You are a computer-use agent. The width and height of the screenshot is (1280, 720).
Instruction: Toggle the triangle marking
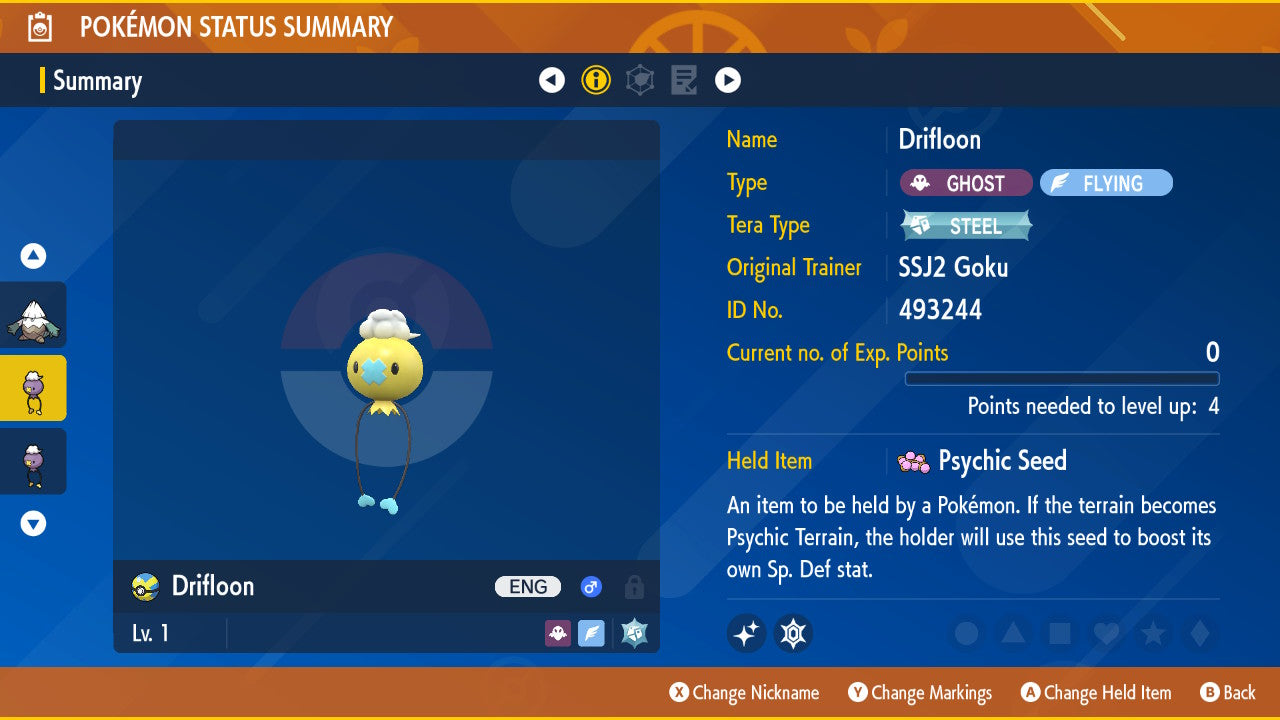tap(1013, 633)
